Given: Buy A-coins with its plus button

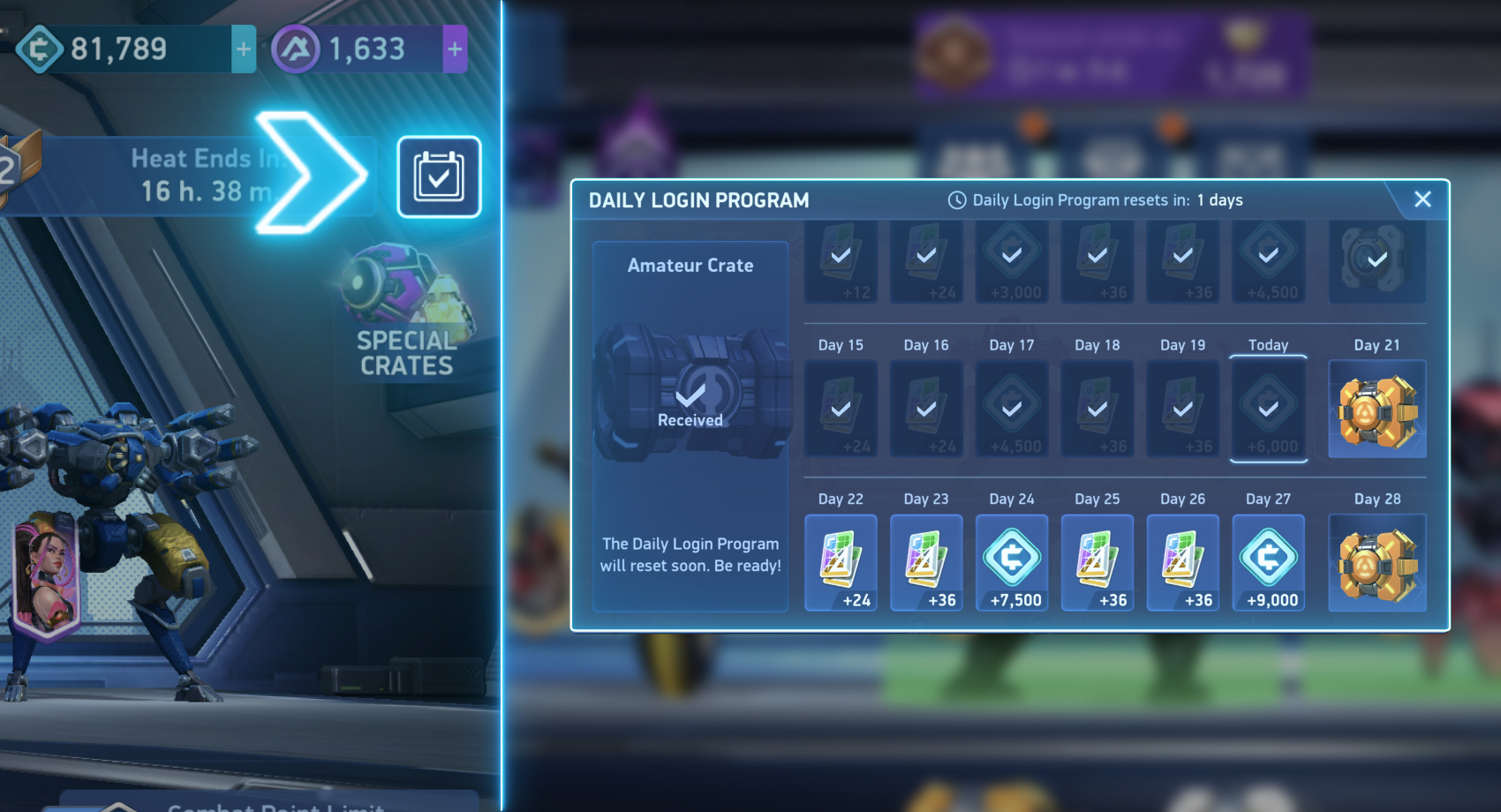Looking at the screenshot, I should point(454,49).
